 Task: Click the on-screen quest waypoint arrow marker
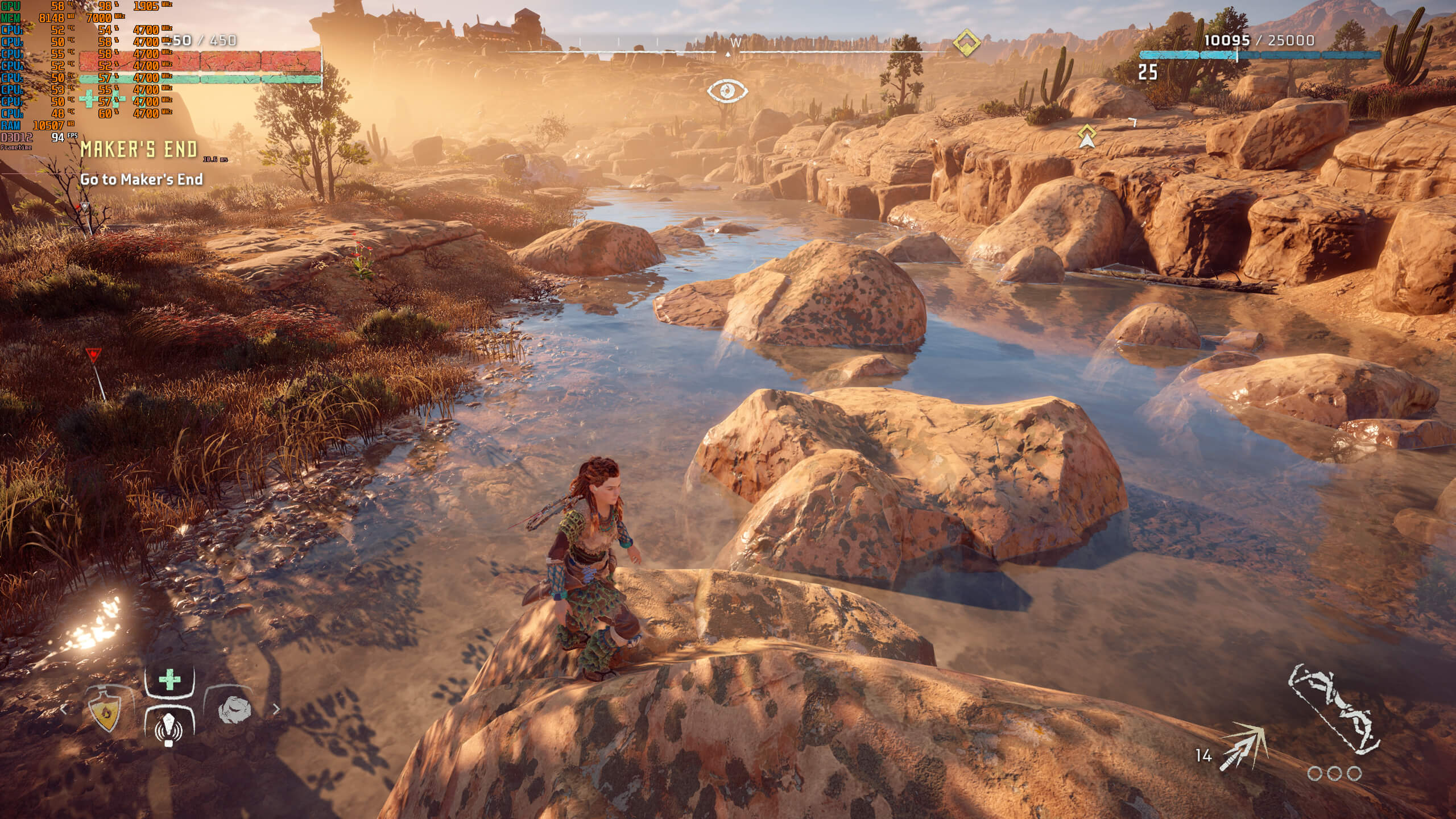tap(1087, 136)
